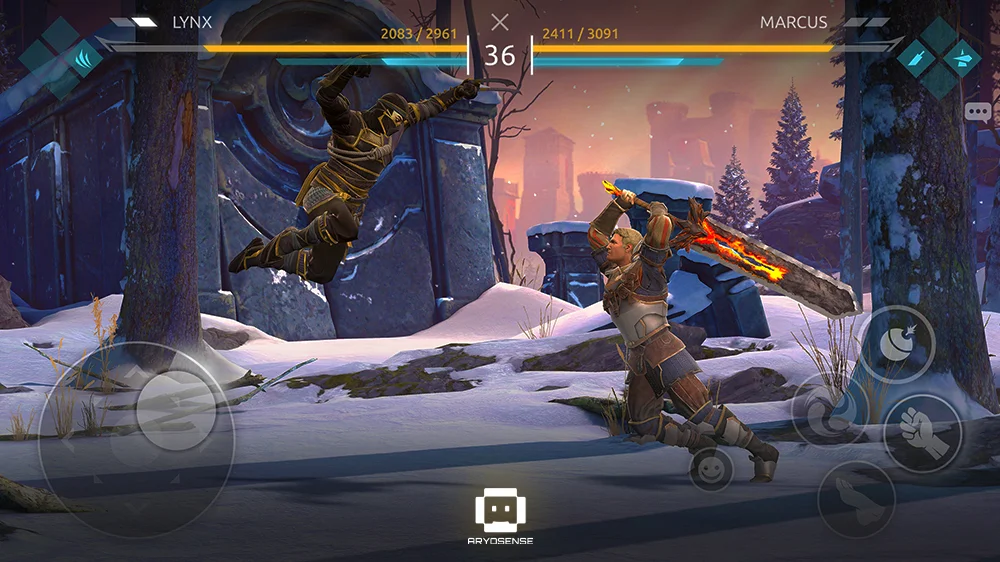The width and height of the screenshot is (1000, 562).
Task: Open the smiley face emote button
Action: pyautogui.click(x=711, y=469)
